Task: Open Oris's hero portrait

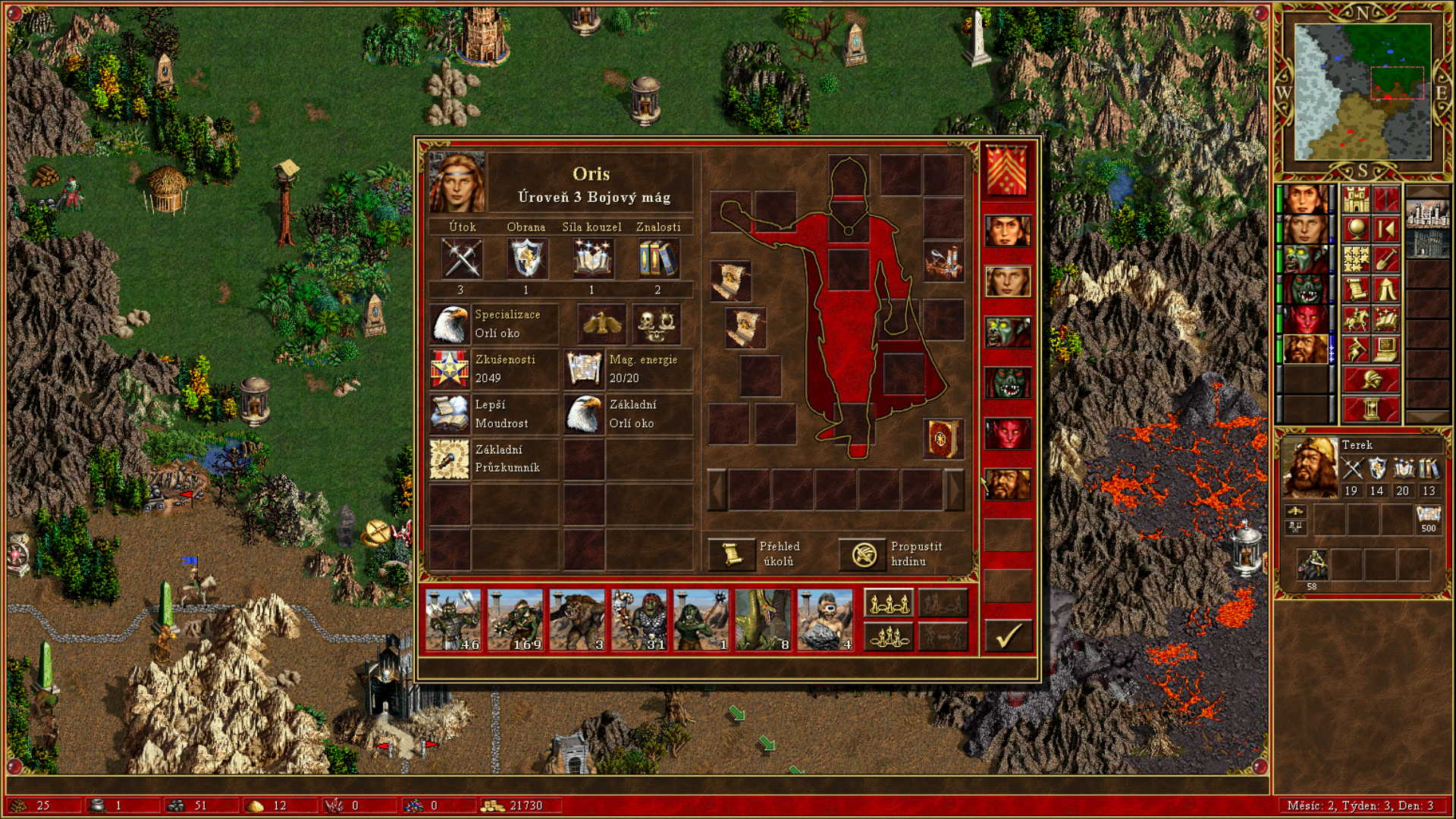Action: tap(457, 183)
